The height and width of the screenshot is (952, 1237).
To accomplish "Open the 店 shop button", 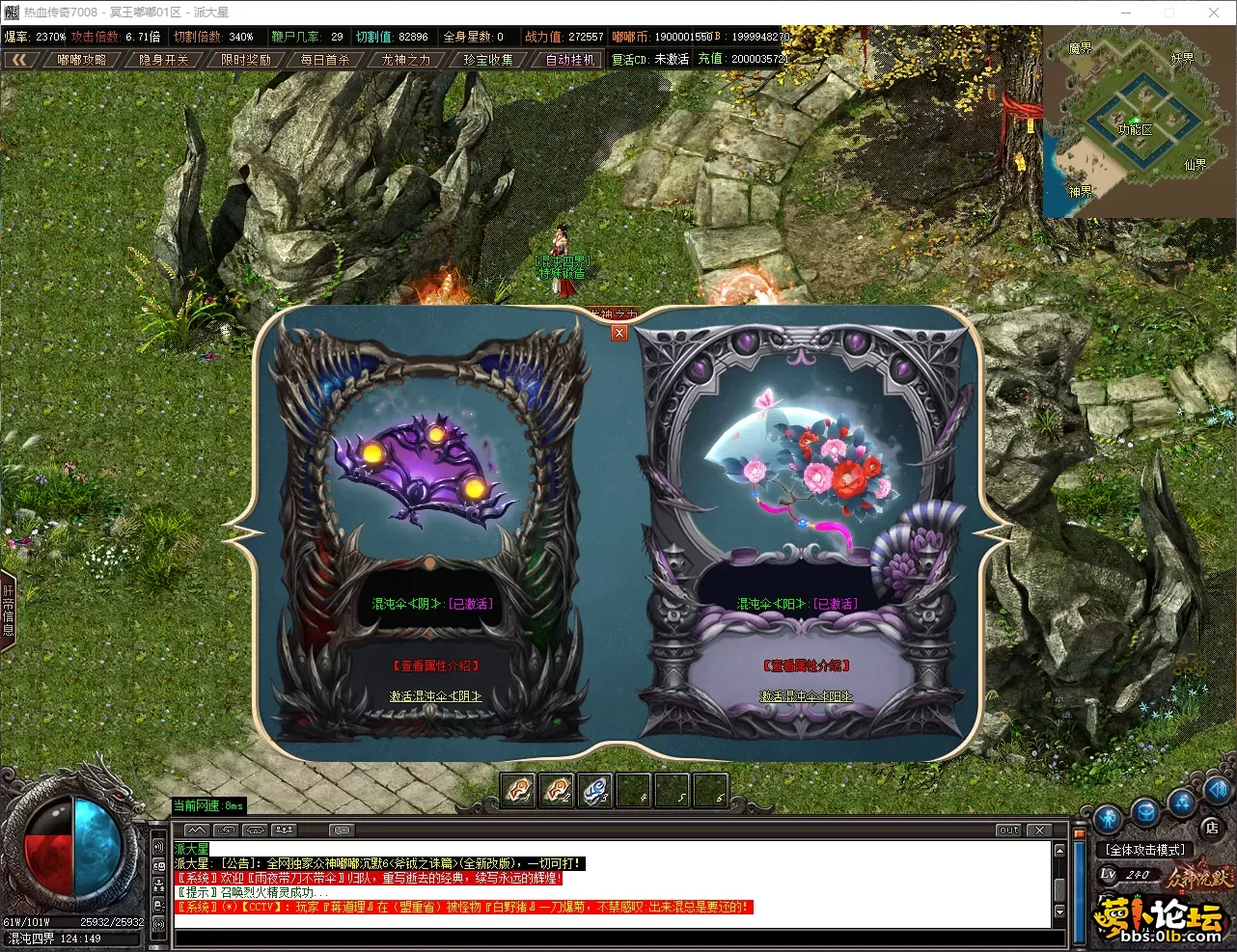I will pyautogui.click(x=1212, y=828).
